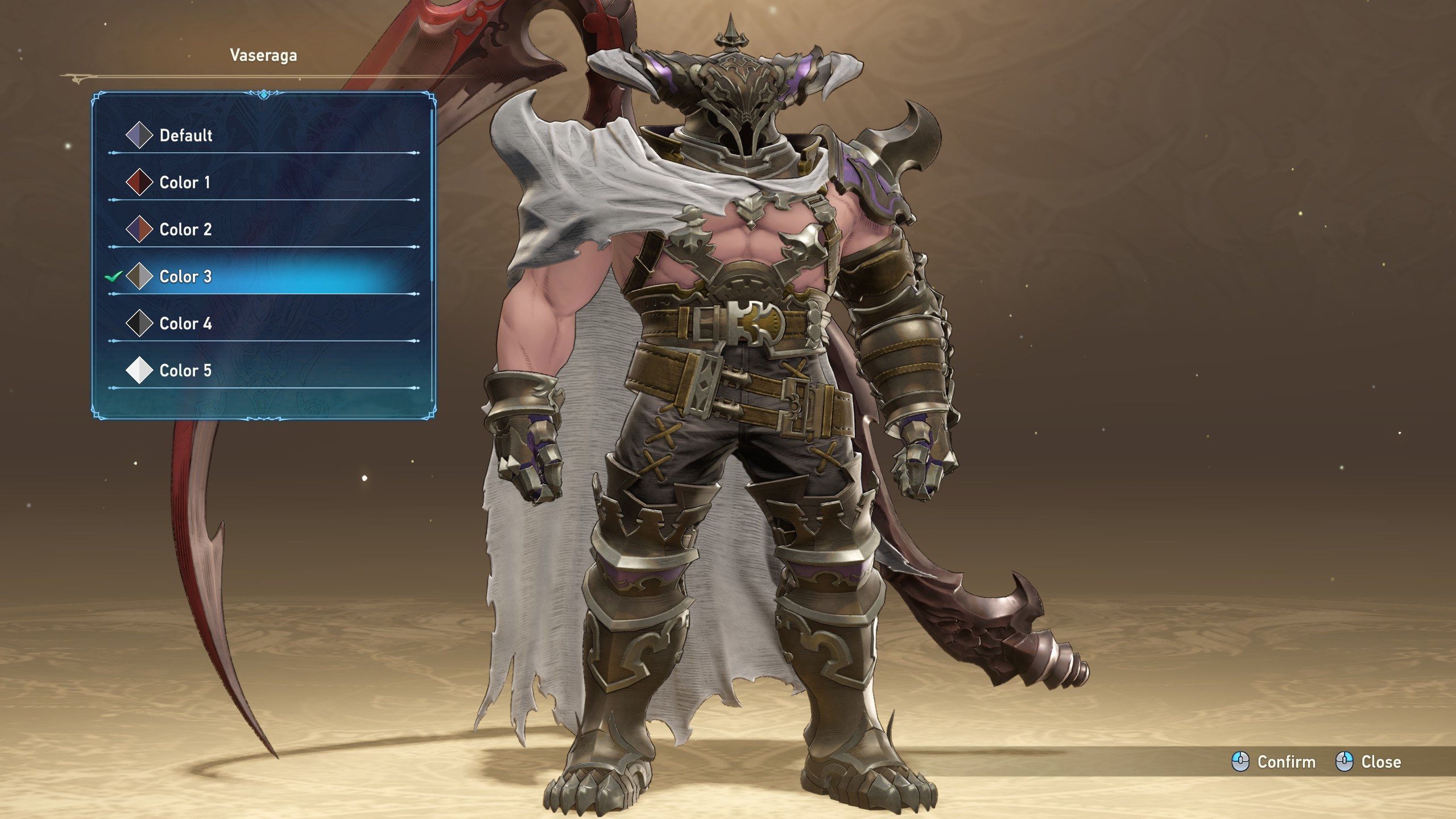Select the highlighted Color 3 entry
The height and width of the screenshot is (819, 1456).
pyautogui.click(x=185, y=277)
